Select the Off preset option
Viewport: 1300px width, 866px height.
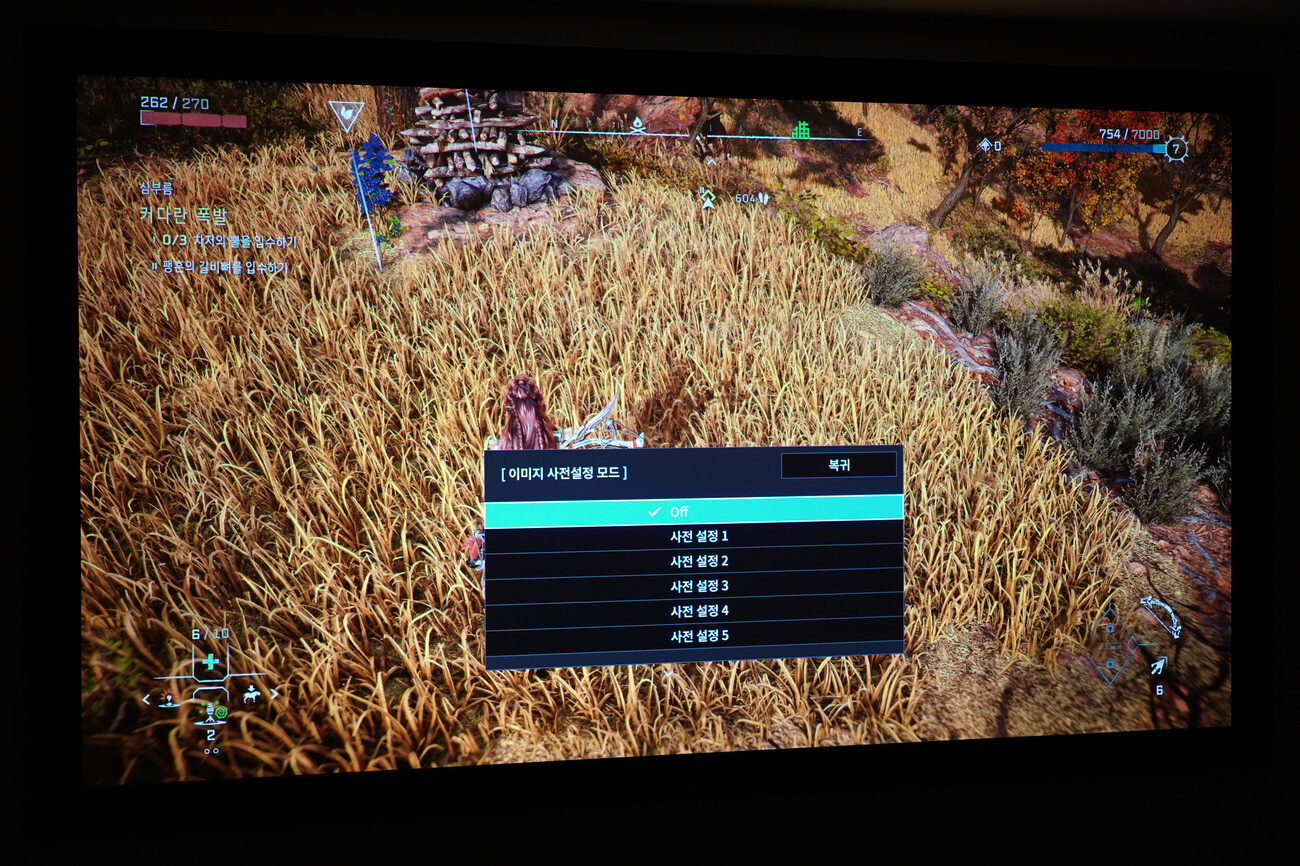click(x=693, y=511)
